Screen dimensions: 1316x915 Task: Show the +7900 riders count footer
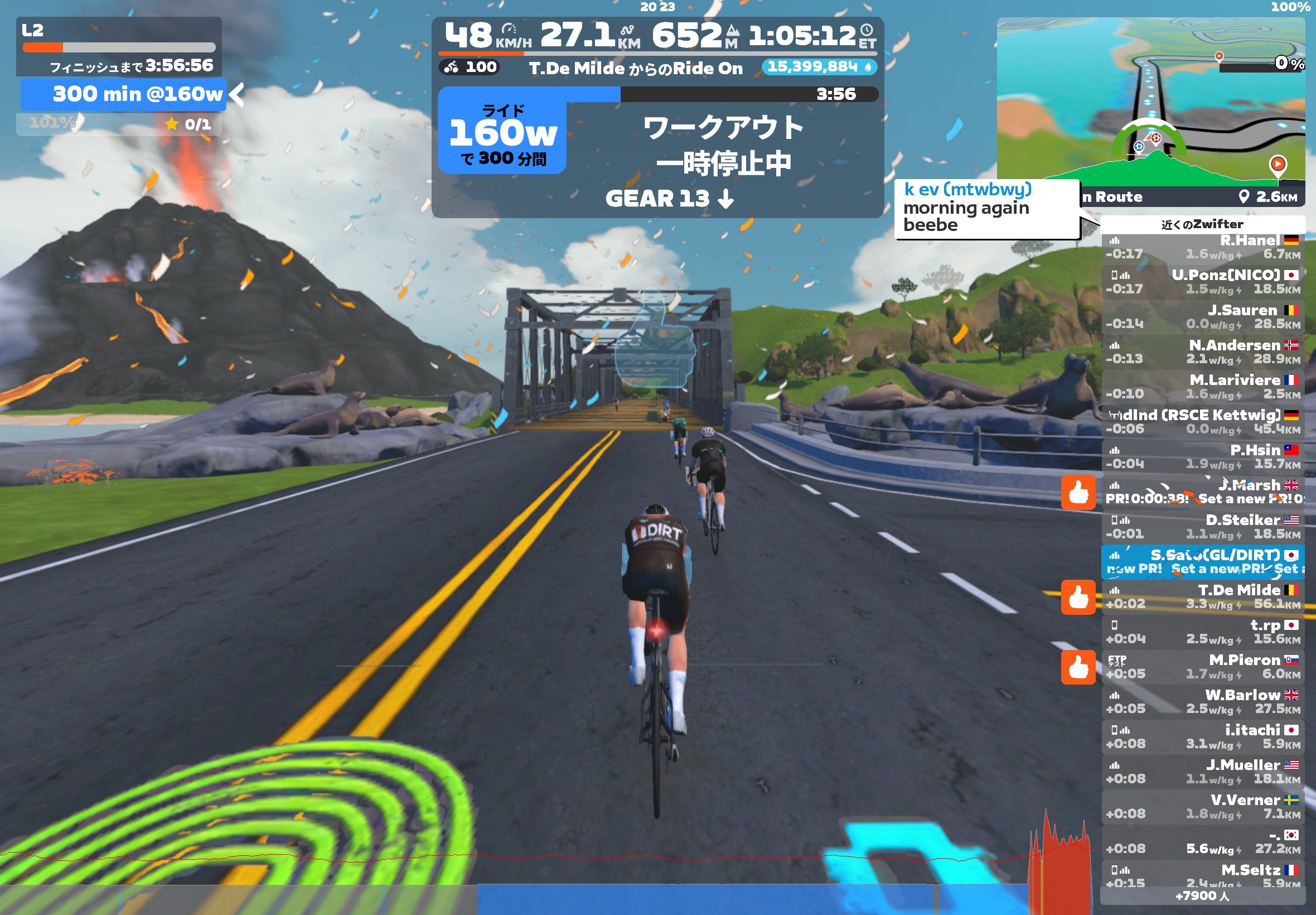coord(1202,896)
